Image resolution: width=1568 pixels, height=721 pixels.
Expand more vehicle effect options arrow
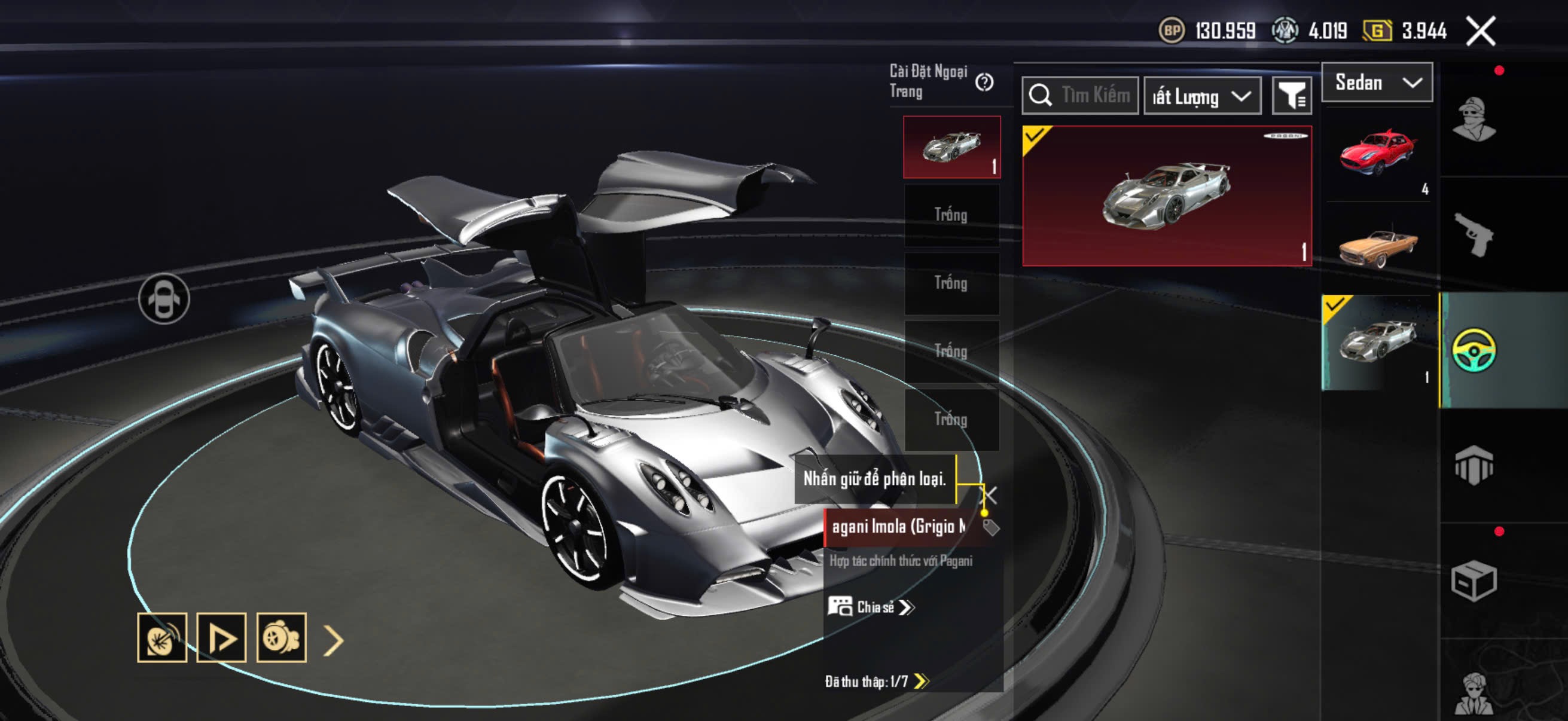pyautogui.click(x=334, y=640)
